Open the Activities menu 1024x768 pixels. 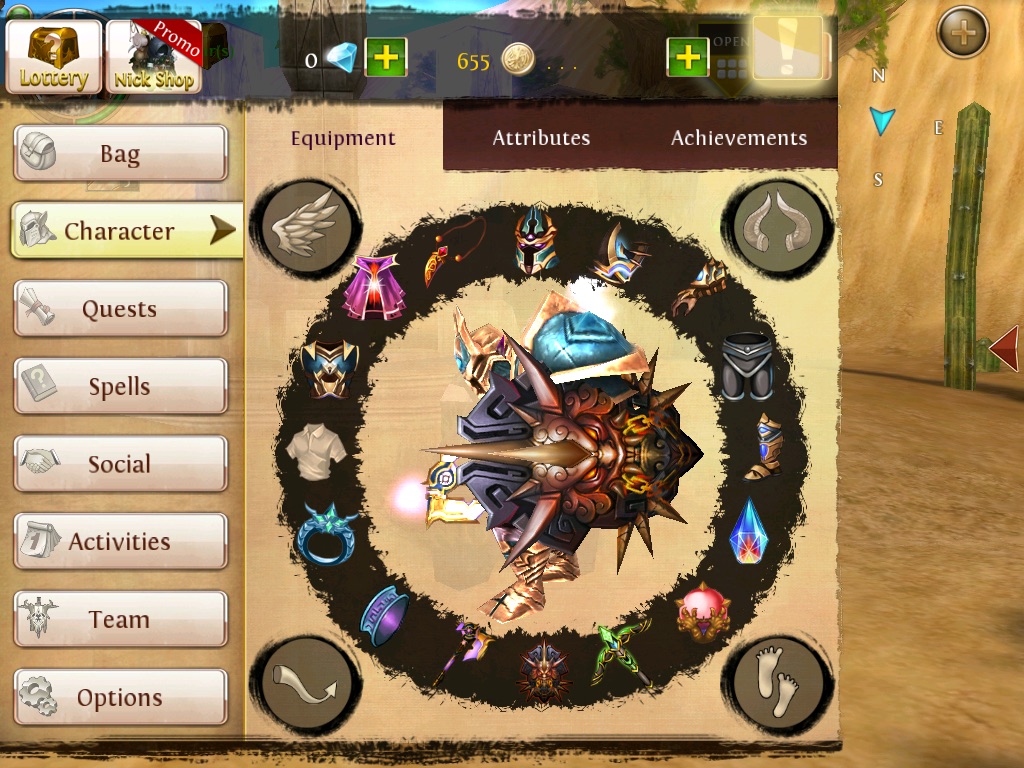(x=120, y=542)
